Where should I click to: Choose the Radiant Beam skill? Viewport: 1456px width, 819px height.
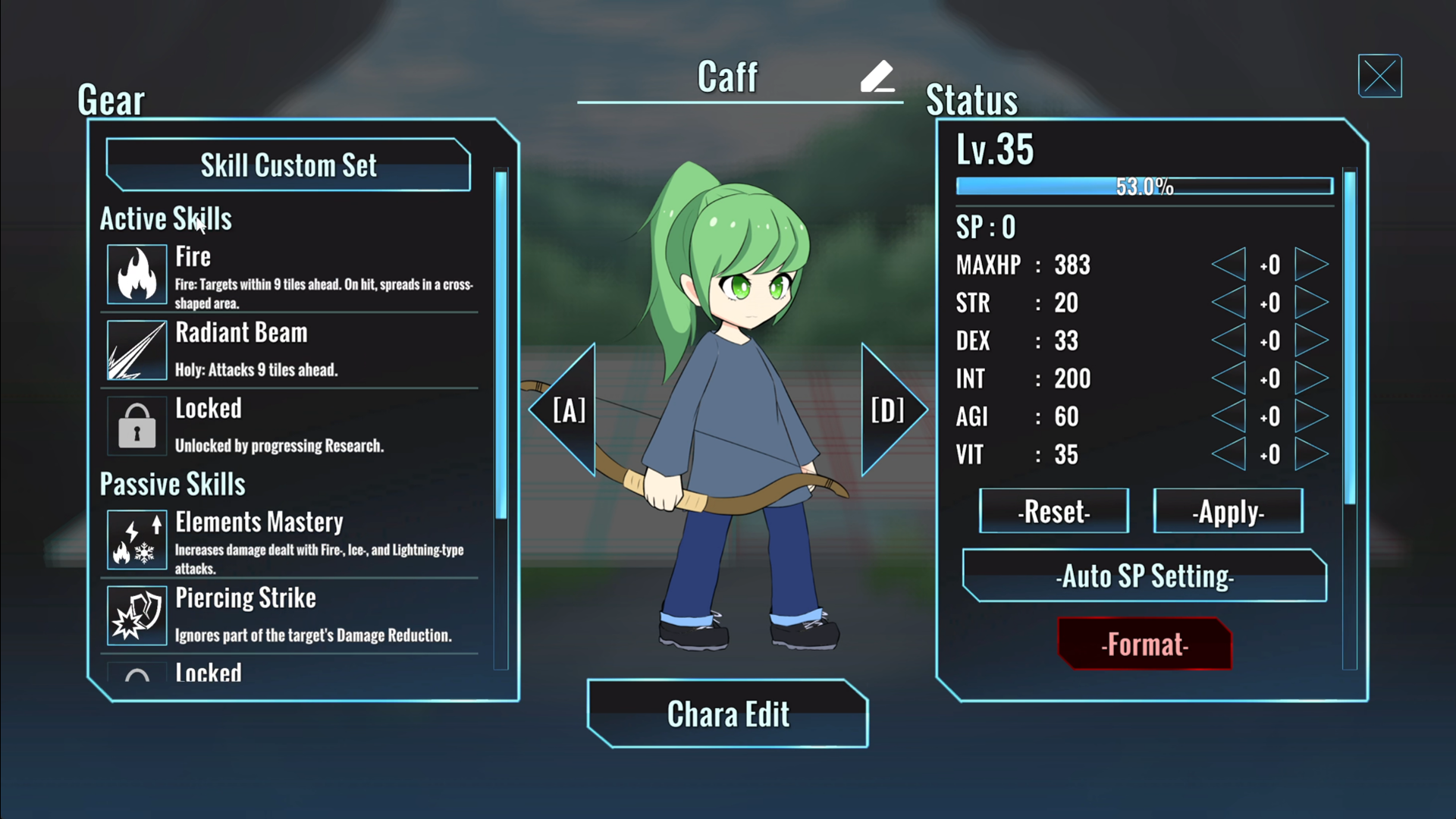tap(289, 350)
